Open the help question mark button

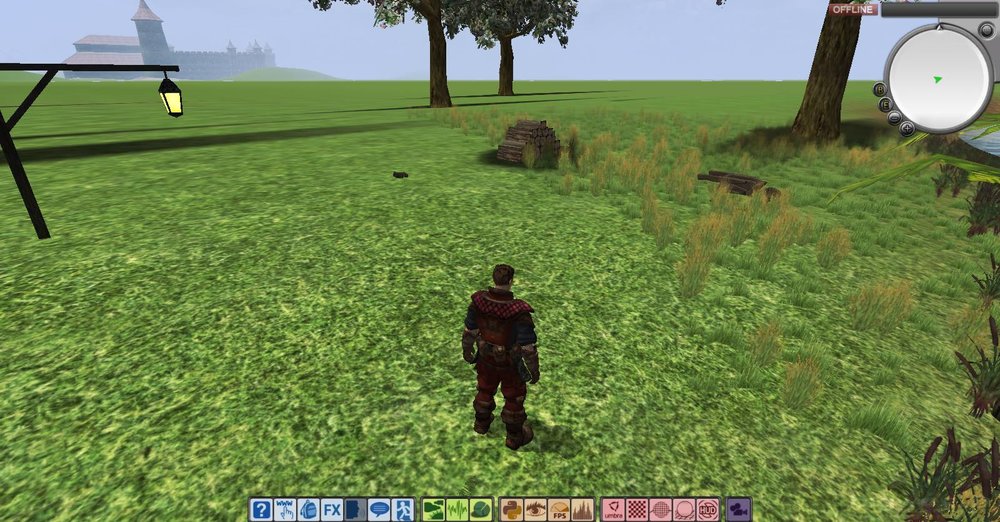pos(261,510)
